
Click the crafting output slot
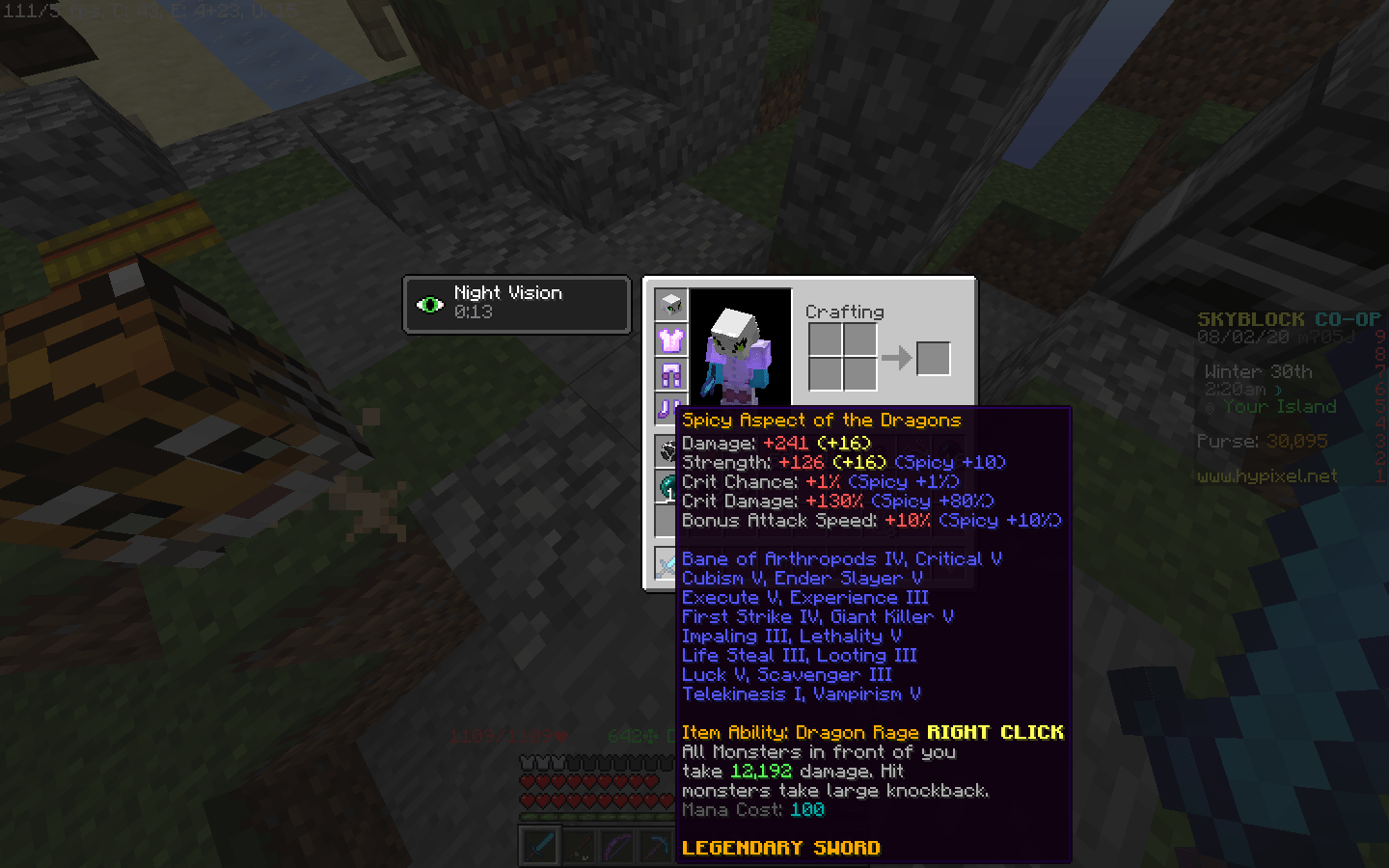click(932, 359)
